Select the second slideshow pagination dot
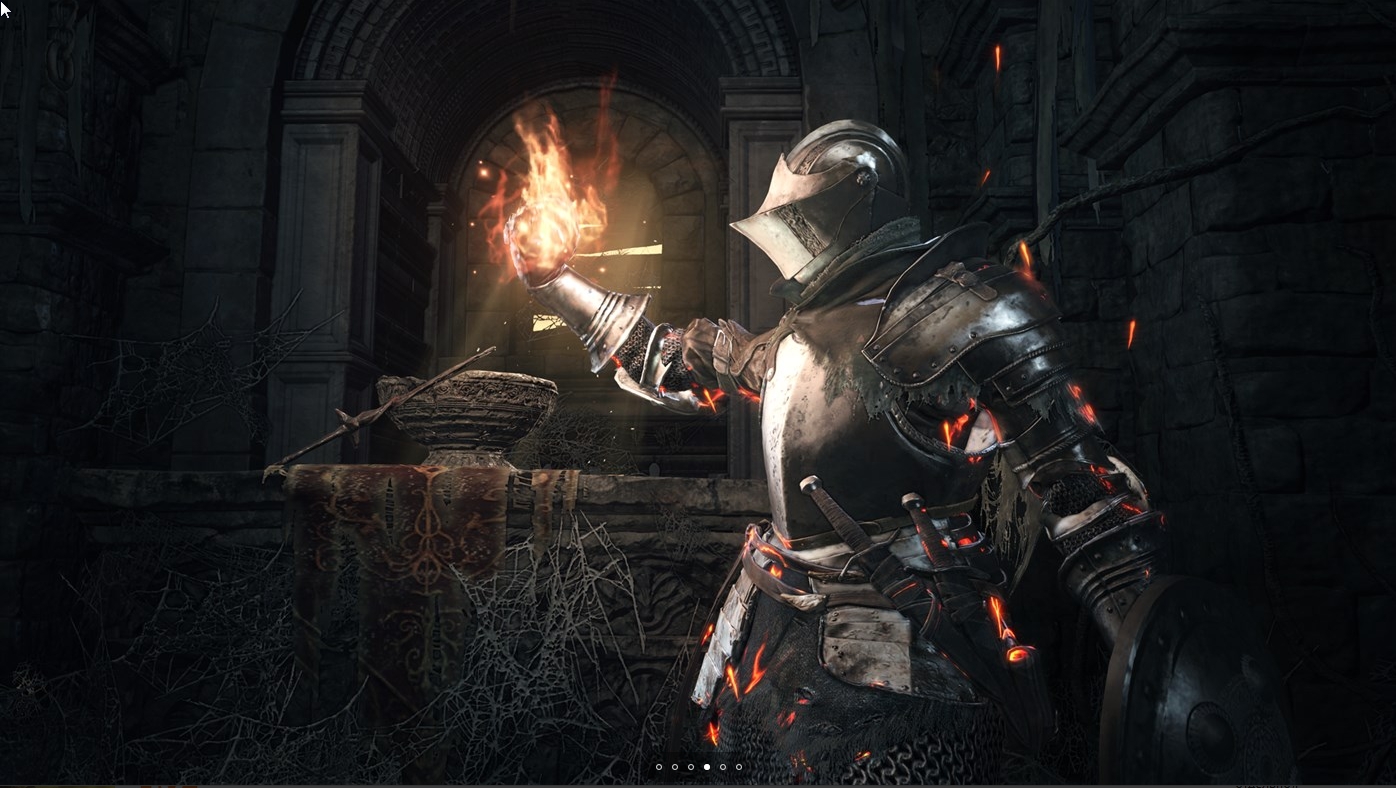Image resolution: width=1396 pixels, height=788 pixels. [675, 767]
